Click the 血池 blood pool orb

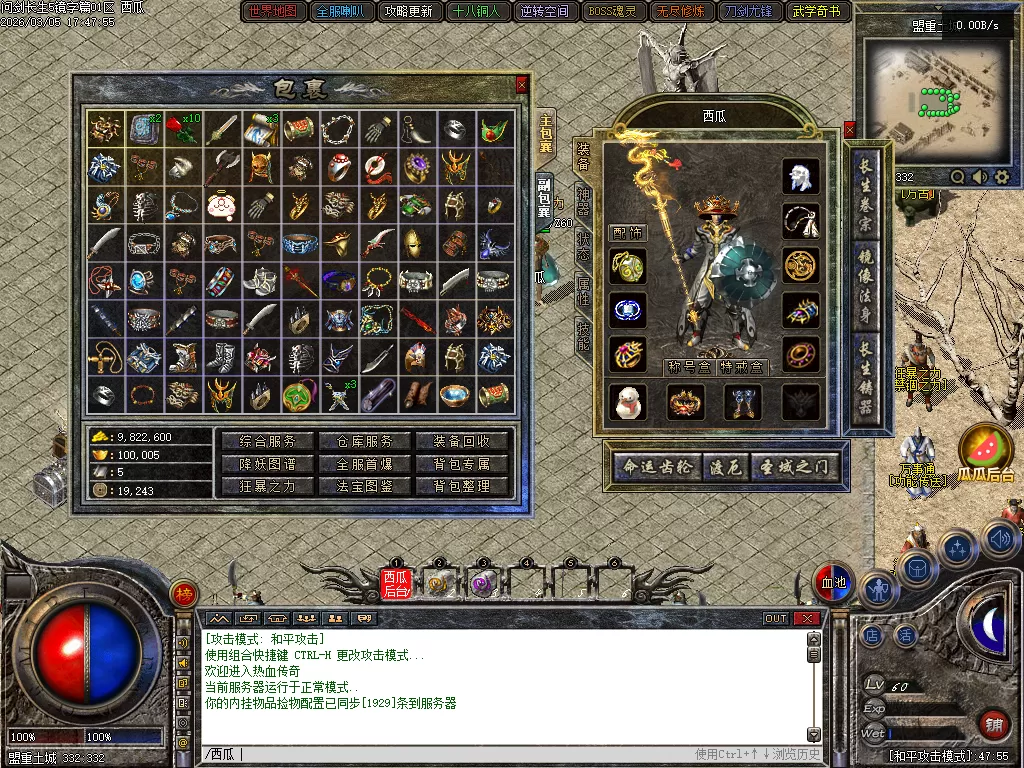(832, 583)
